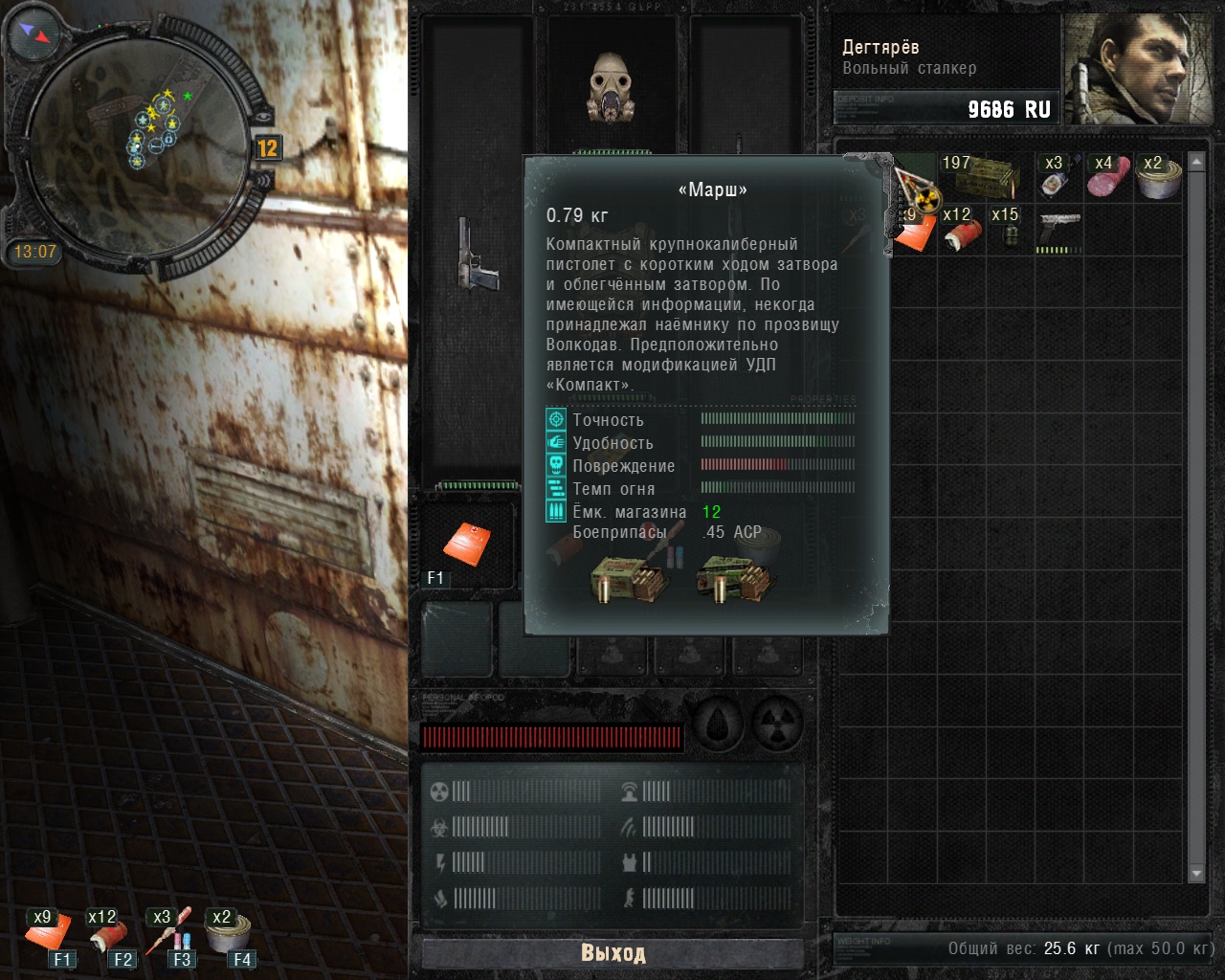Select the x2 canned food item
This screenshot has width=1225, height=980.
pos(1159,177)
